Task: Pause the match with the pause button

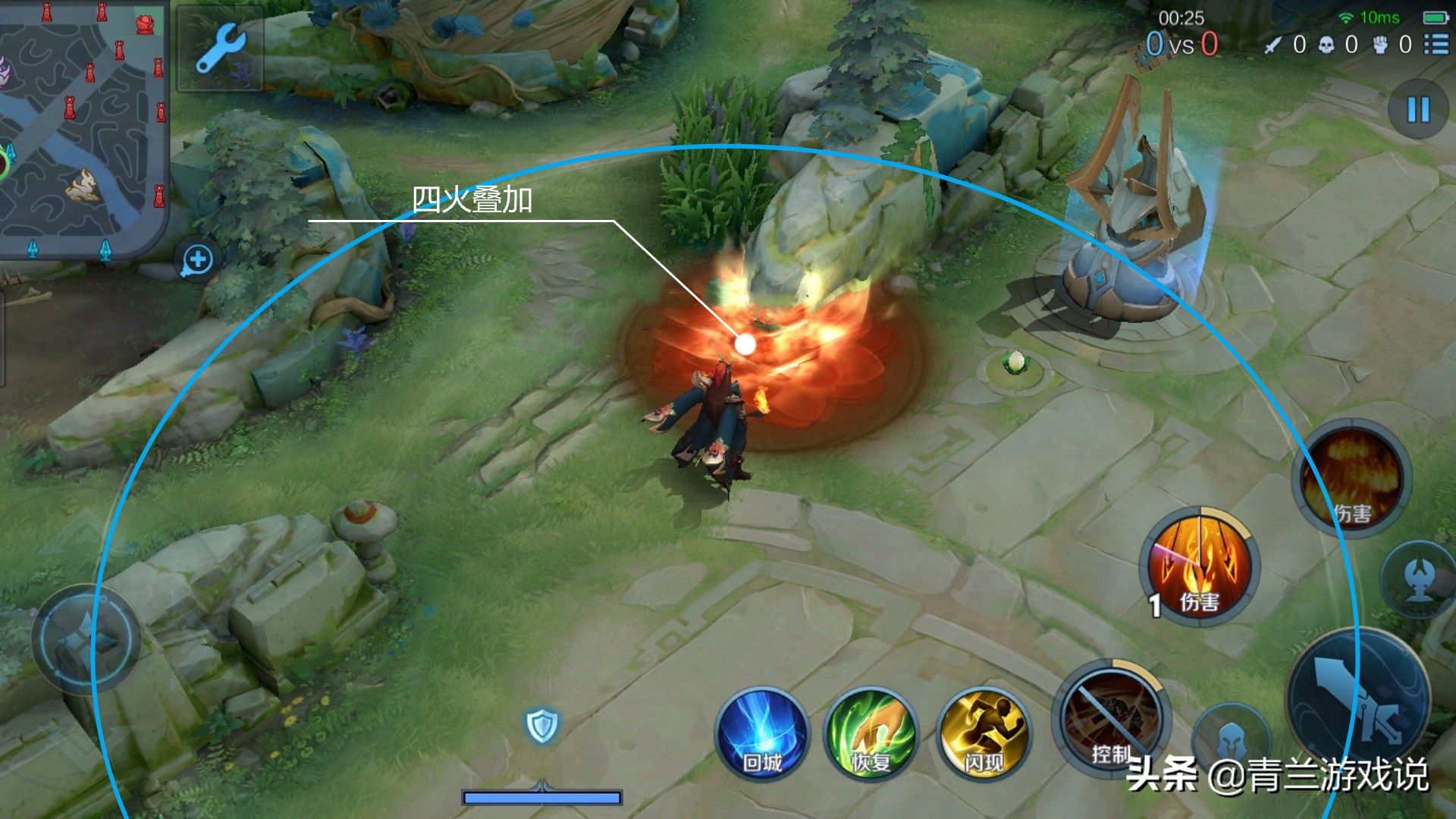Action: tap(1417, 111)
